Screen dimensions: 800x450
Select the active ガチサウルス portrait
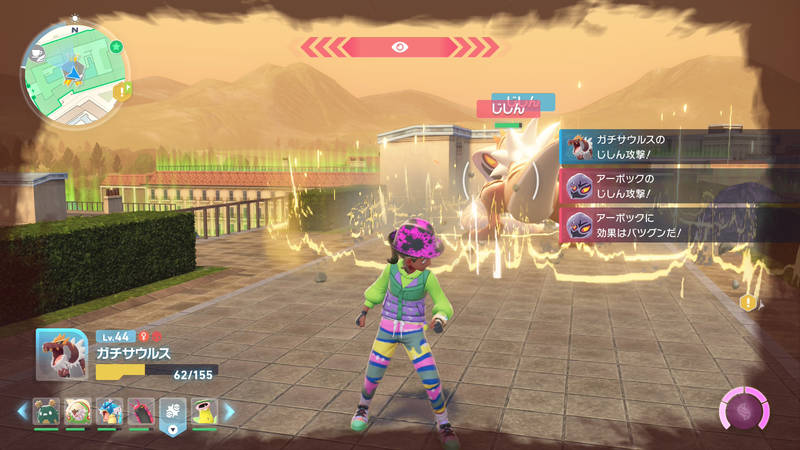tap(64, 354)
